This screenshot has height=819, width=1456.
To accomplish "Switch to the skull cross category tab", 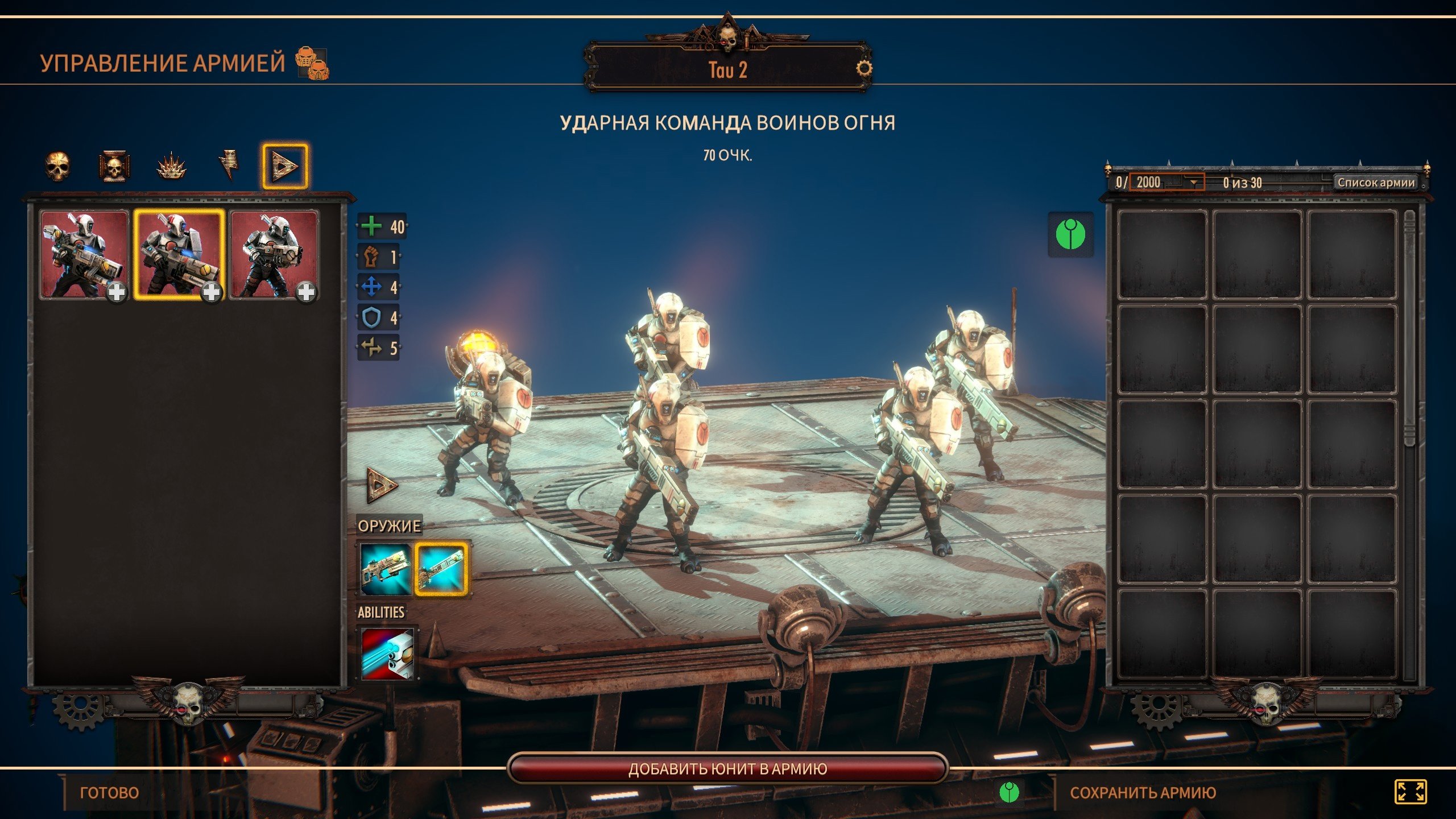I will pyautogui.click(x=114, y=167).
